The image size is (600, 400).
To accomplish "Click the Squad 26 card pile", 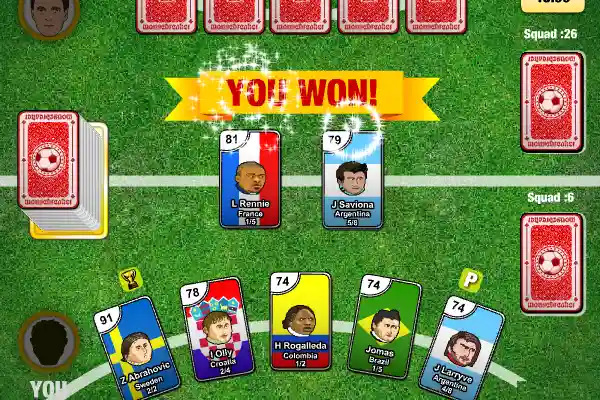I will [552, 102].
